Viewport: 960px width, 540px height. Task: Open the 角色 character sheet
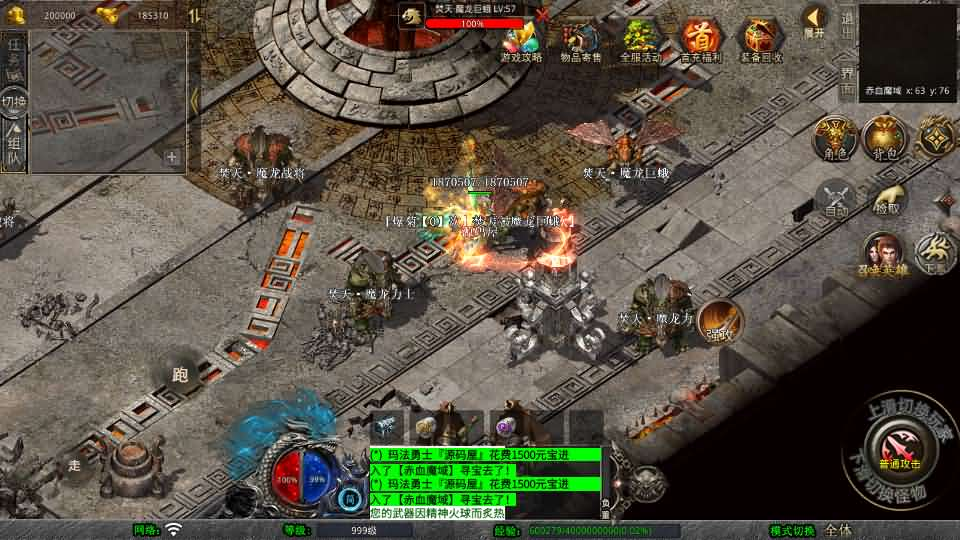(834, 138)
